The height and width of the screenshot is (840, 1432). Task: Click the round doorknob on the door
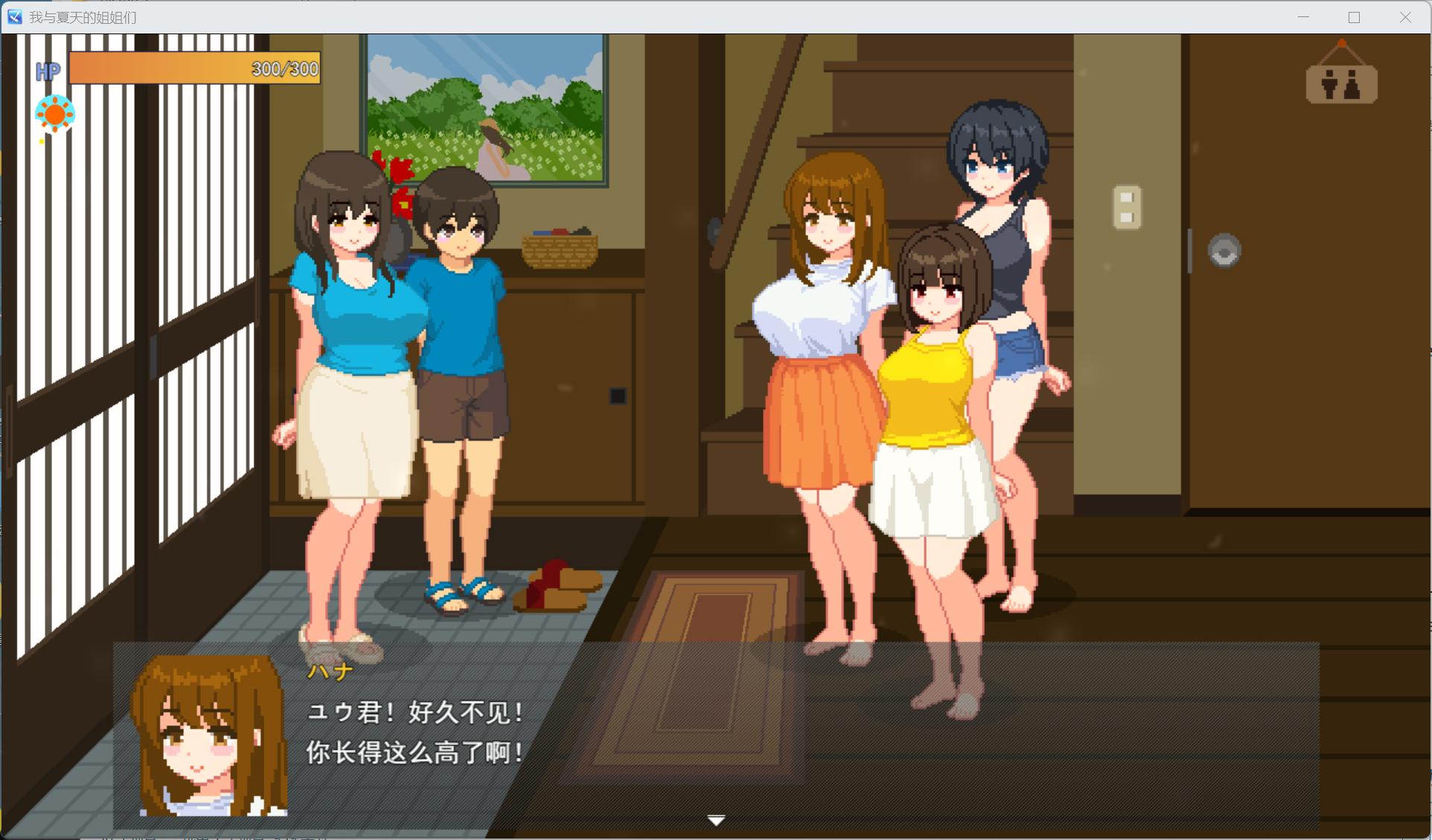pyautogui.click(x=1224, y=250)
